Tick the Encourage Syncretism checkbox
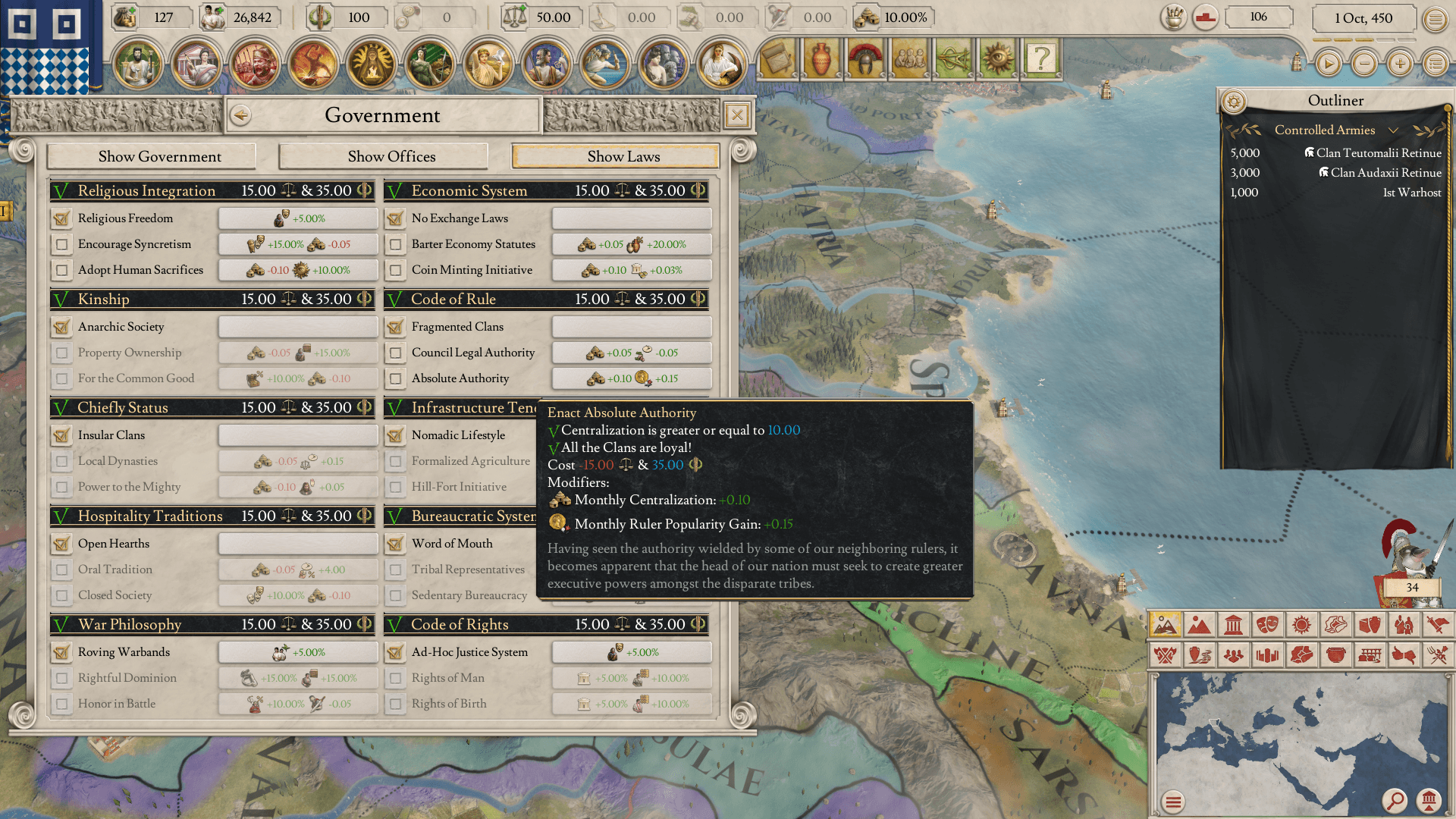Viewport: 1456px width, 819px height. [62, 245]
